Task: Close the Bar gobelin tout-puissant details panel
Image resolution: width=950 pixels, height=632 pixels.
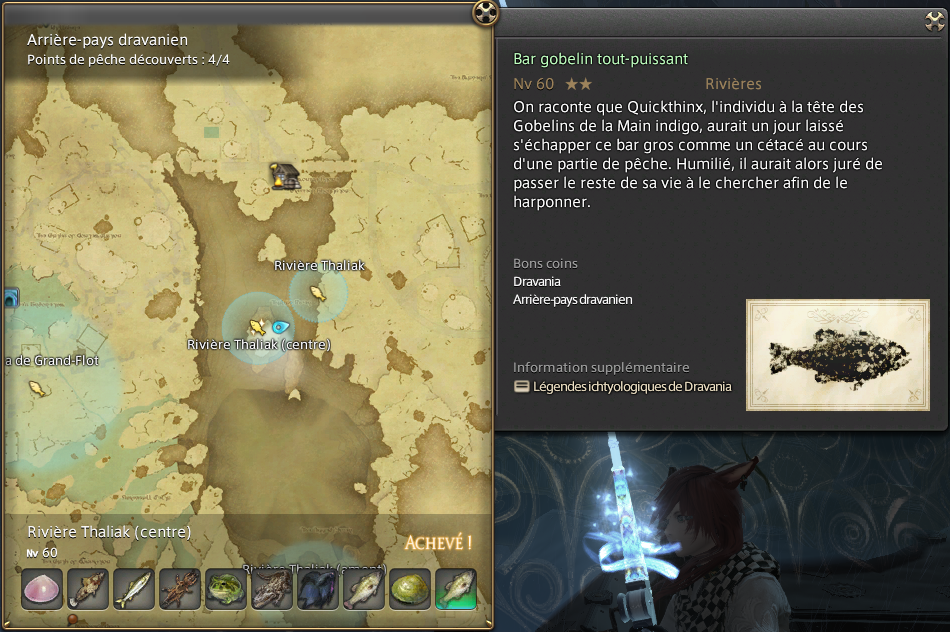Action: click(x=936, y=22)
